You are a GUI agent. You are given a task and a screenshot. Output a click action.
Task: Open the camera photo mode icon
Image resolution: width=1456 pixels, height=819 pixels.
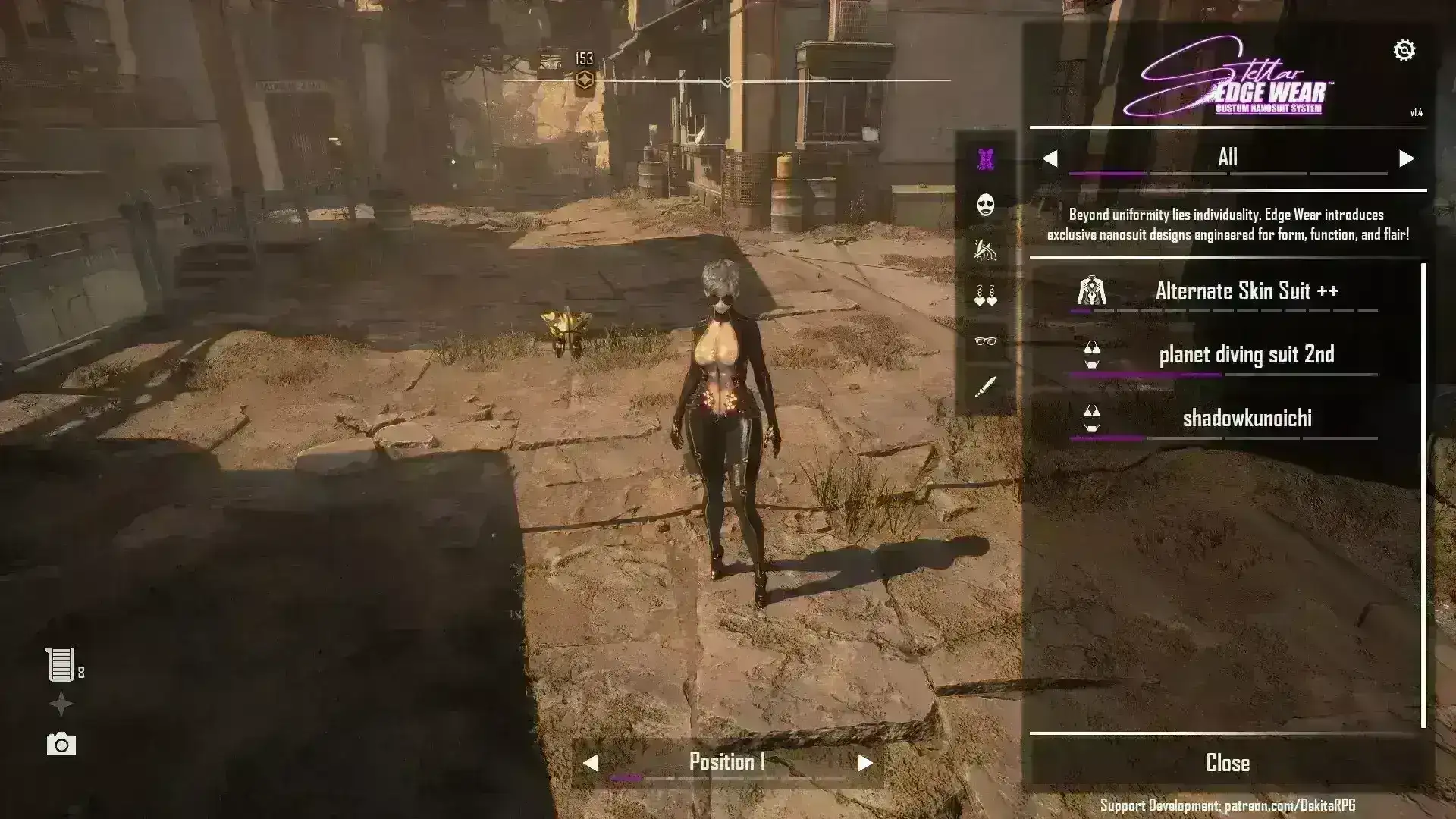tap(61, 745)
